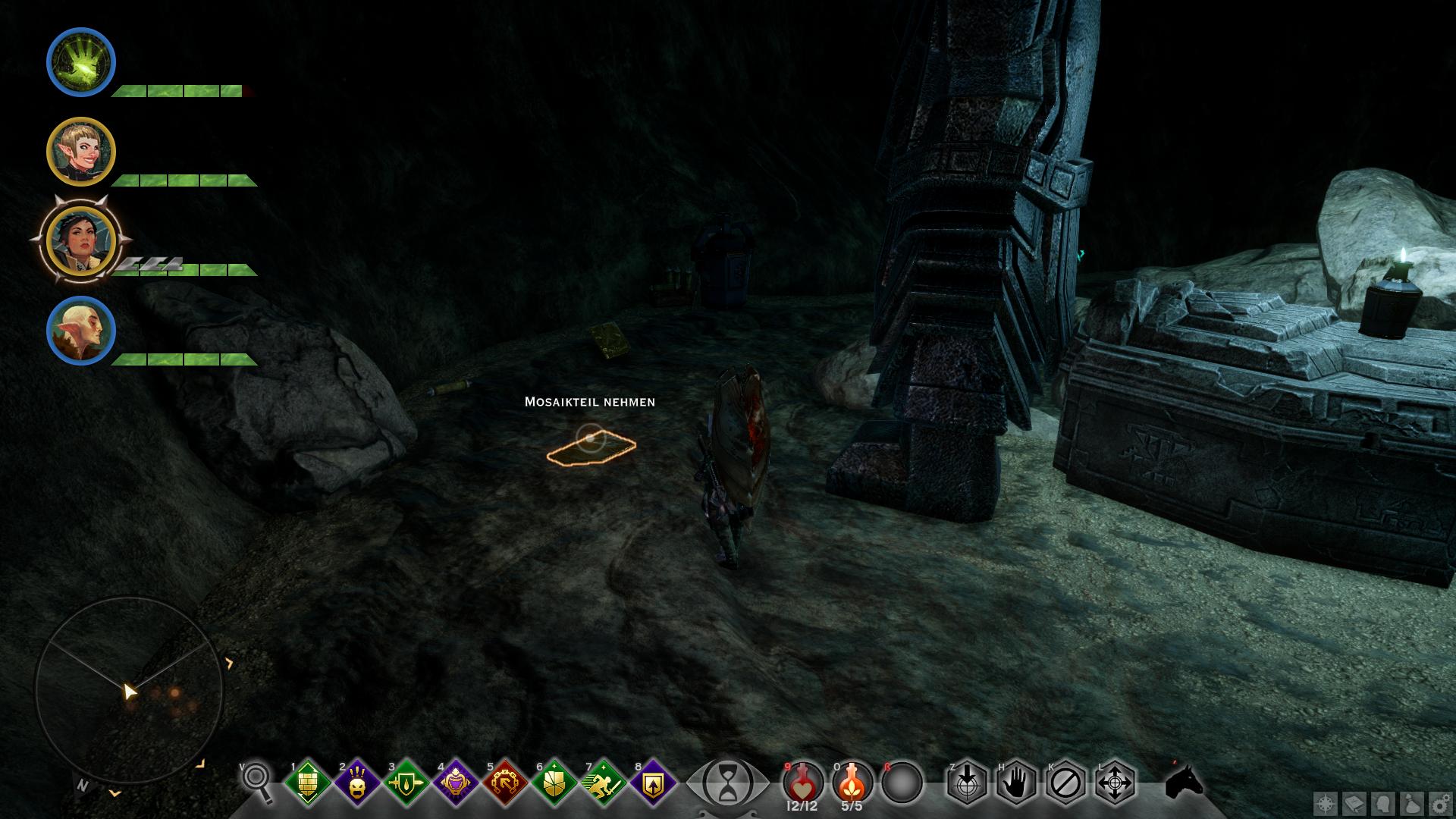Activate the shouting face taunt ability
Viewport: 1456px width, 819px height.
tap(356, 782)
